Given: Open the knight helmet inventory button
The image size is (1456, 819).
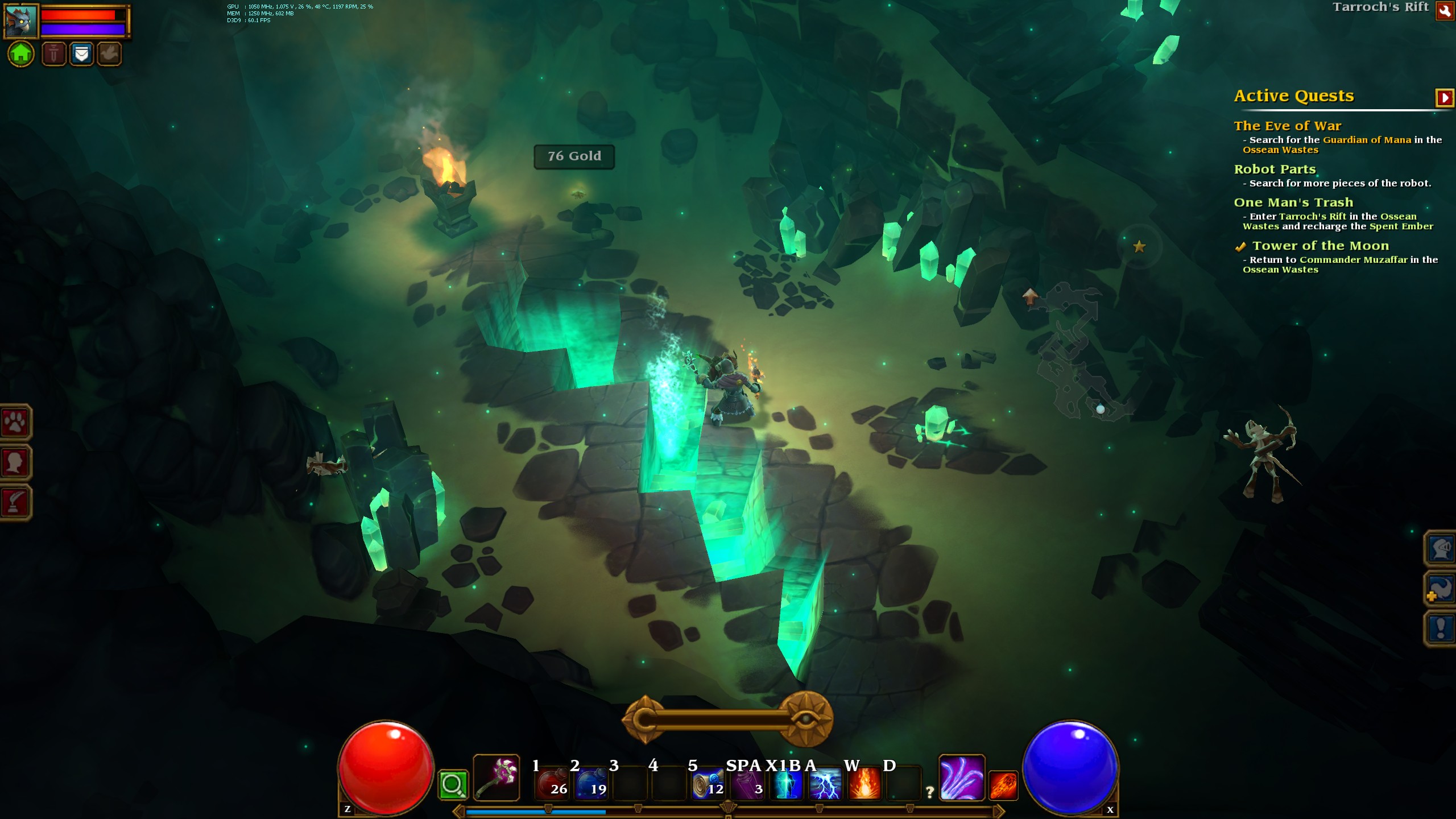Looking at the screenshot, I should tap(1440, 549).
